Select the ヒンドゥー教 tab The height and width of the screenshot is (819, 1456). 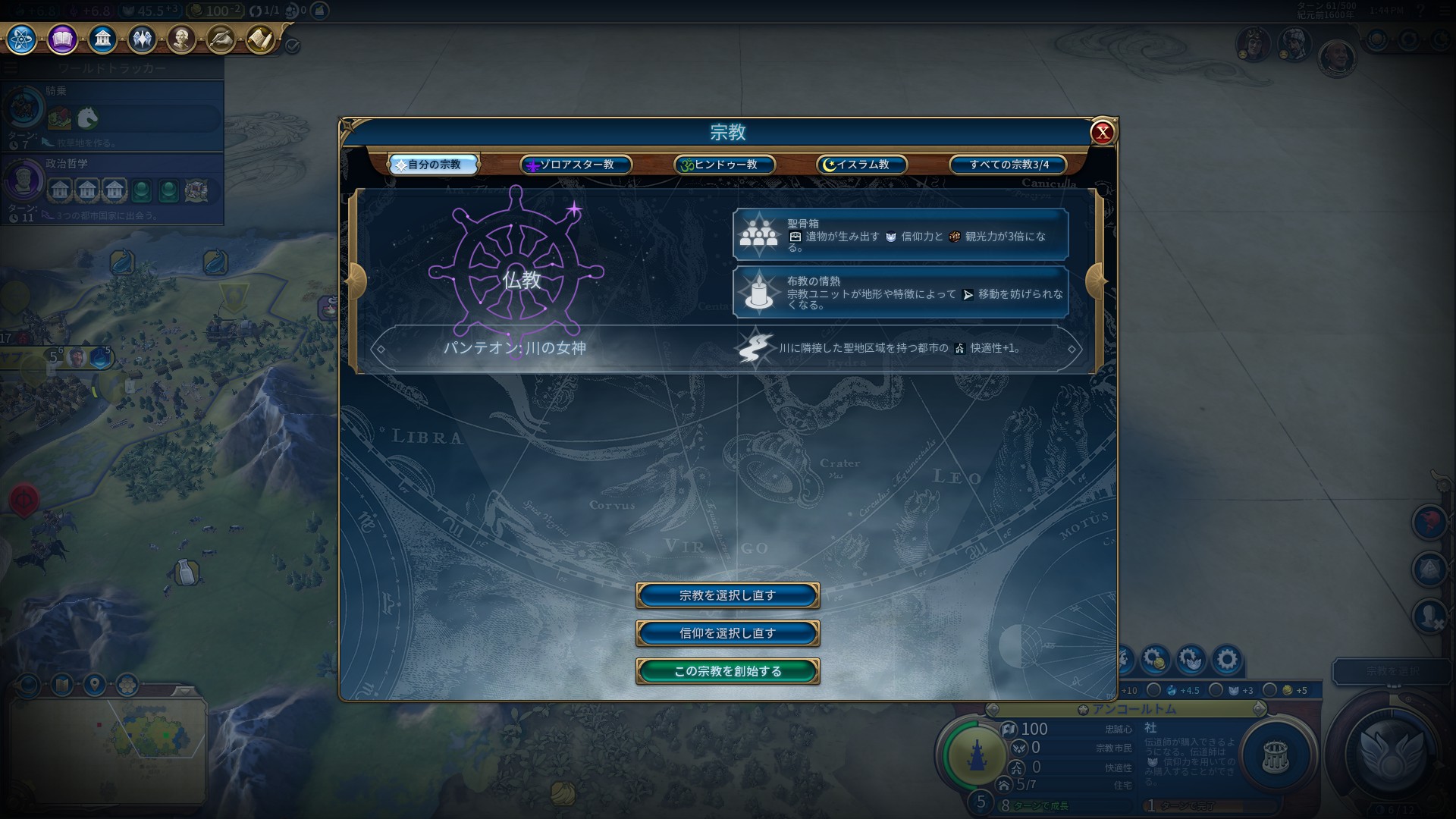tap(725, 165)
